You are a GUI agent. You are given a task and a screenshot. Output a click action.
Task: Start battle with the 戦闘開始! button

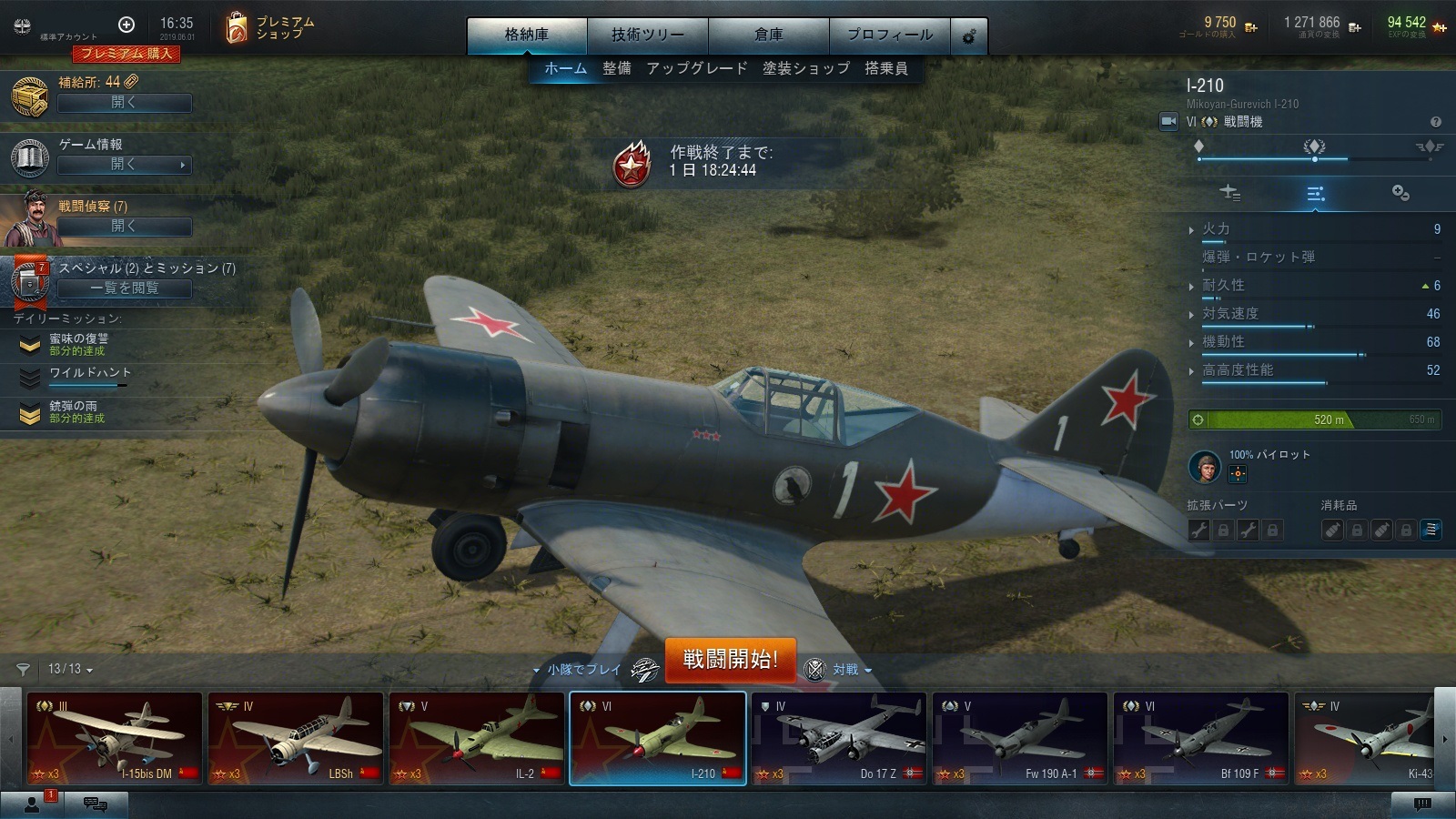pyautogui.click(x=730, y=660)
